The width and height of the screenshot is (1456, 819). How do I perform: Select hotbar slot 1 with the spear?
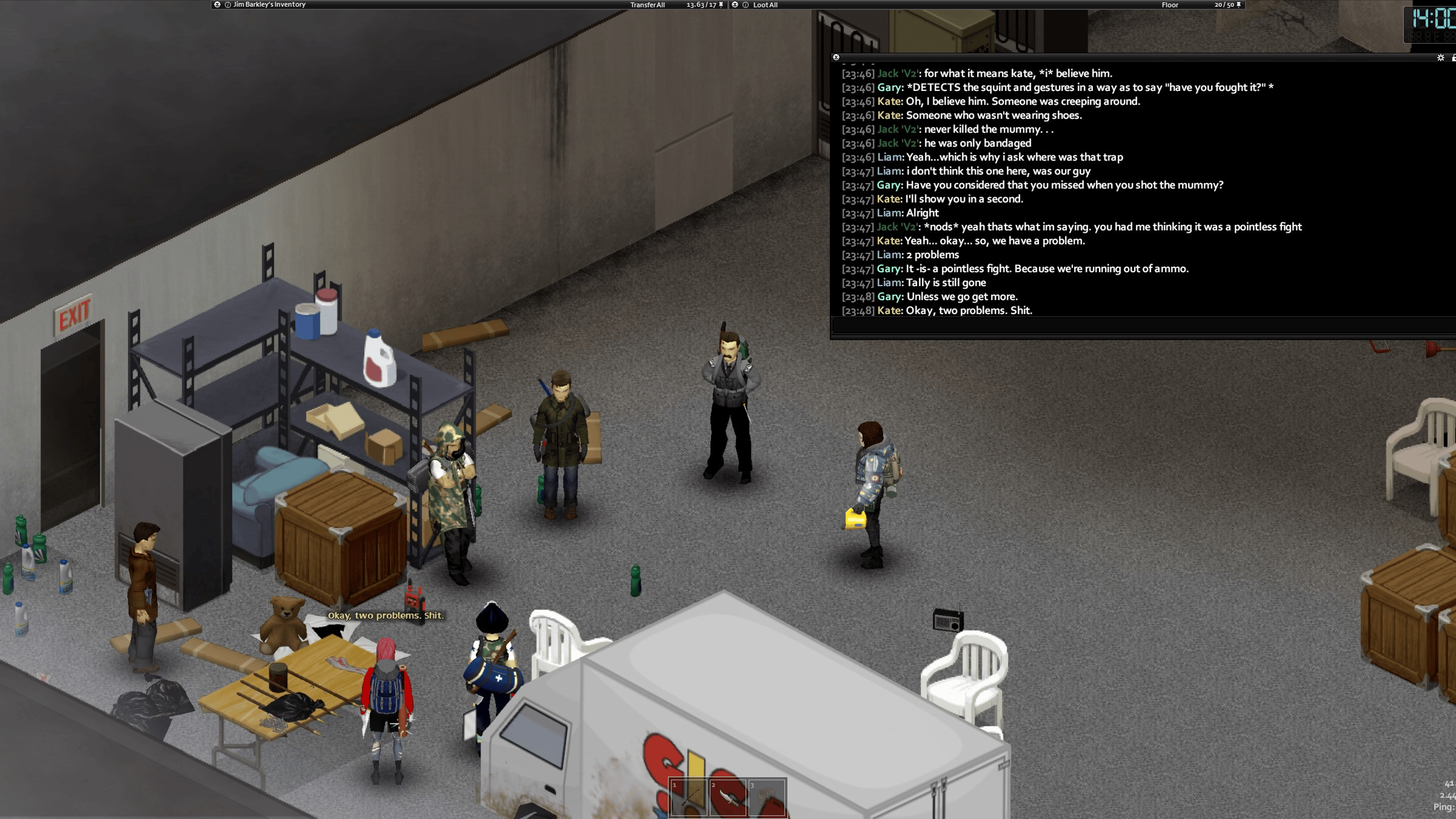pos(689,798)
